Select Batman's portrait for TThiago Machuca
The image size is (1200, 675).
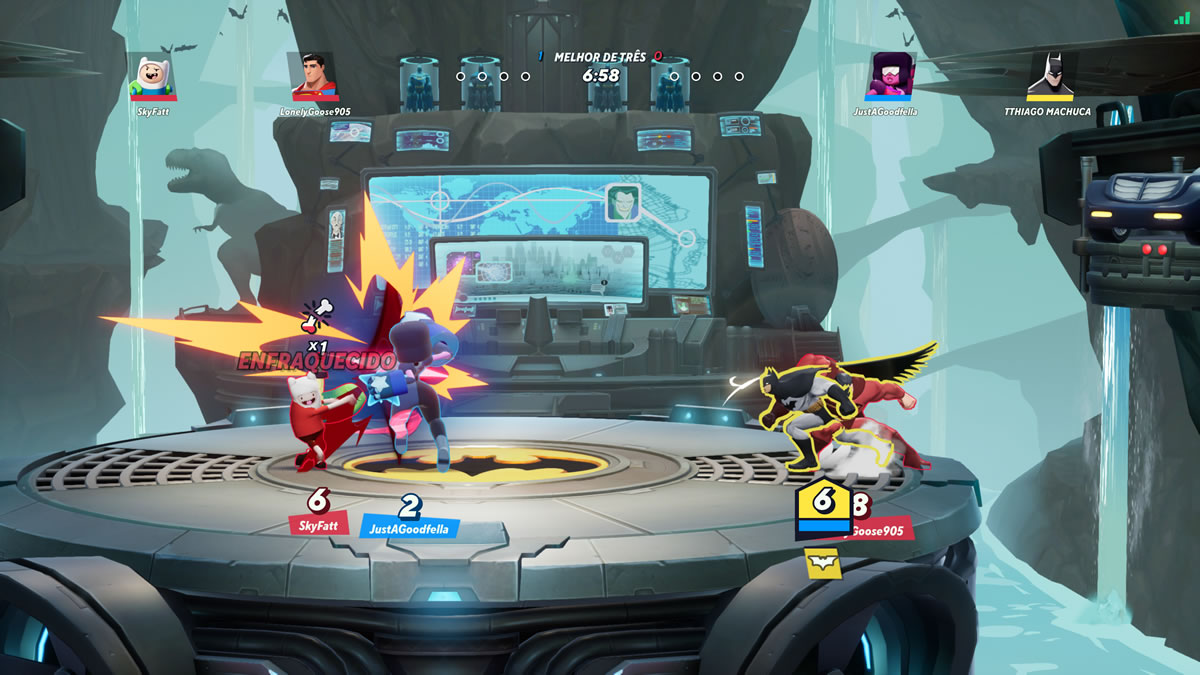1046,77
